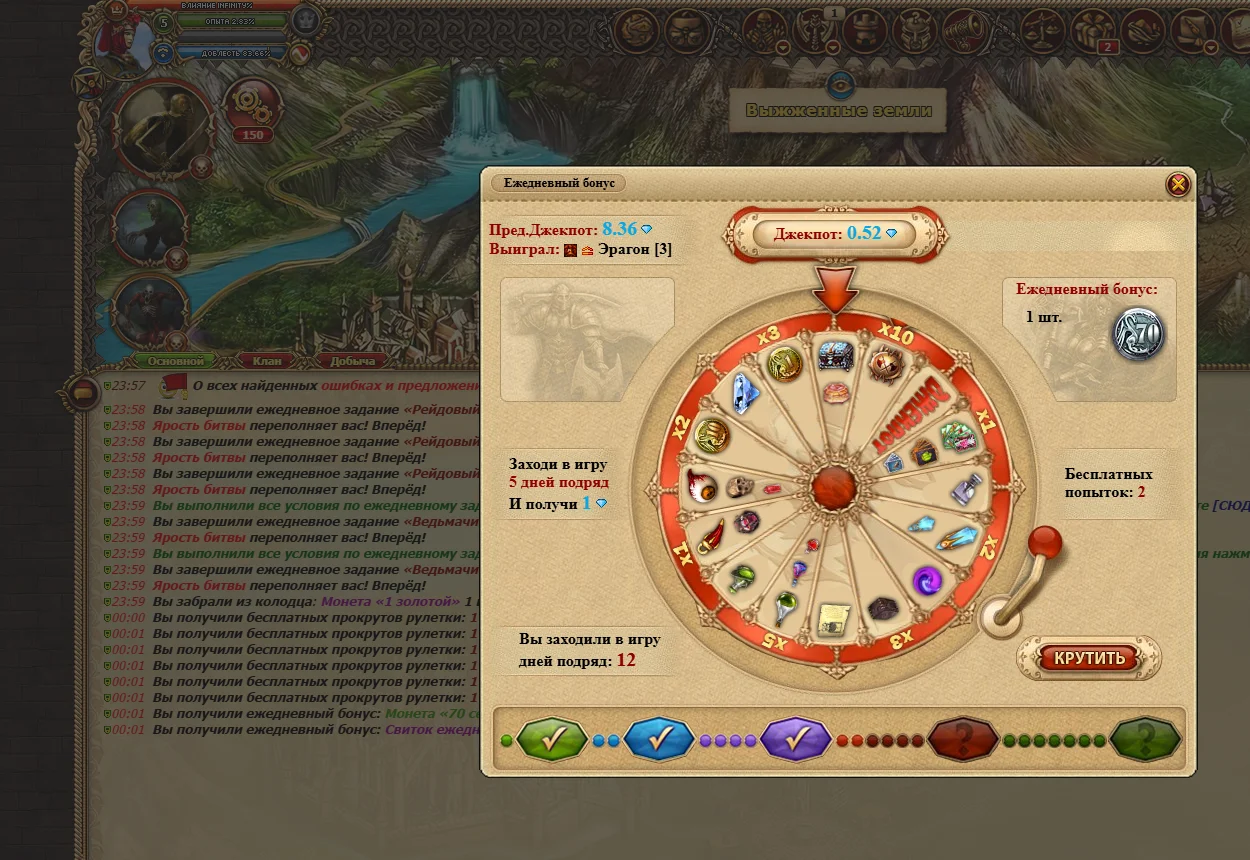Screen dimensions: 1250x860
Task: Spin the wheel with the КРУТИТЬ button
Action: 1089,657
